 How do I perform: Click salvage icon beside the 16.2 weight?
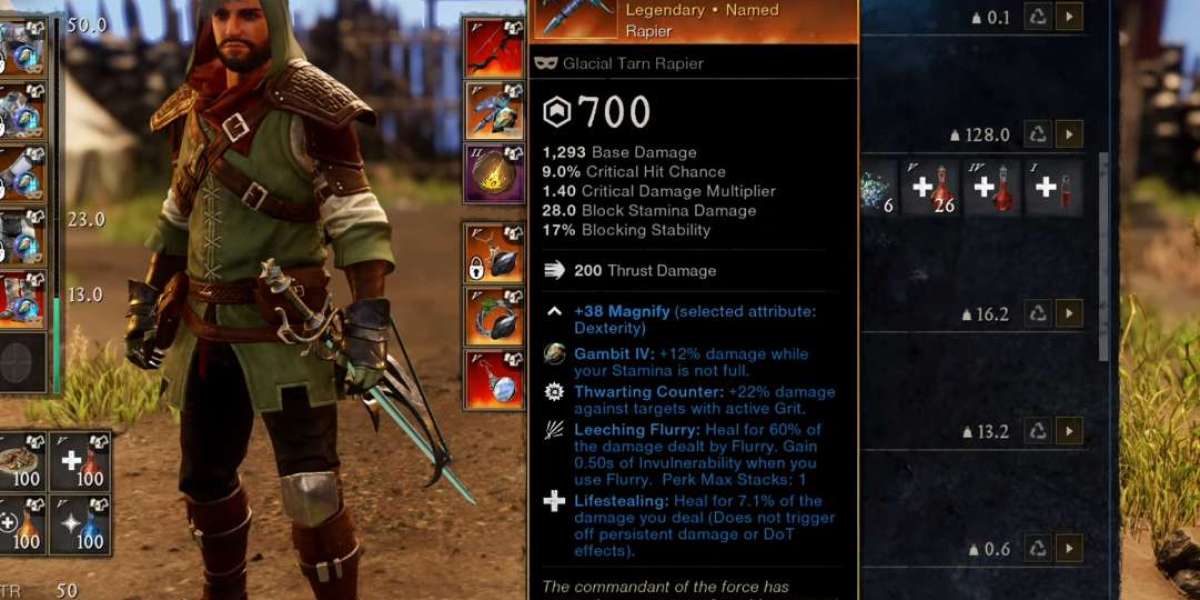click(x=1039, y=314)
